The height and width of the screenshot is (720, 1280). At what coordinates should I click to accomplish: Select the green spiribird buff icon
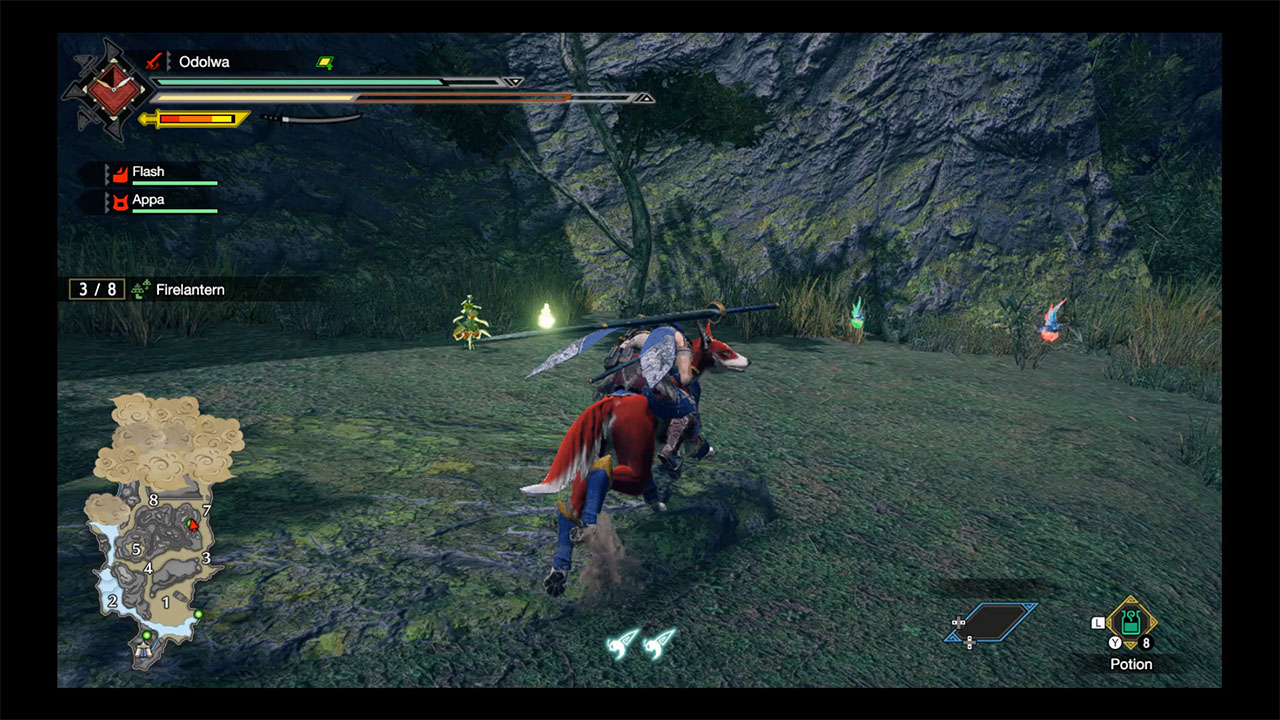pos(324,62)
